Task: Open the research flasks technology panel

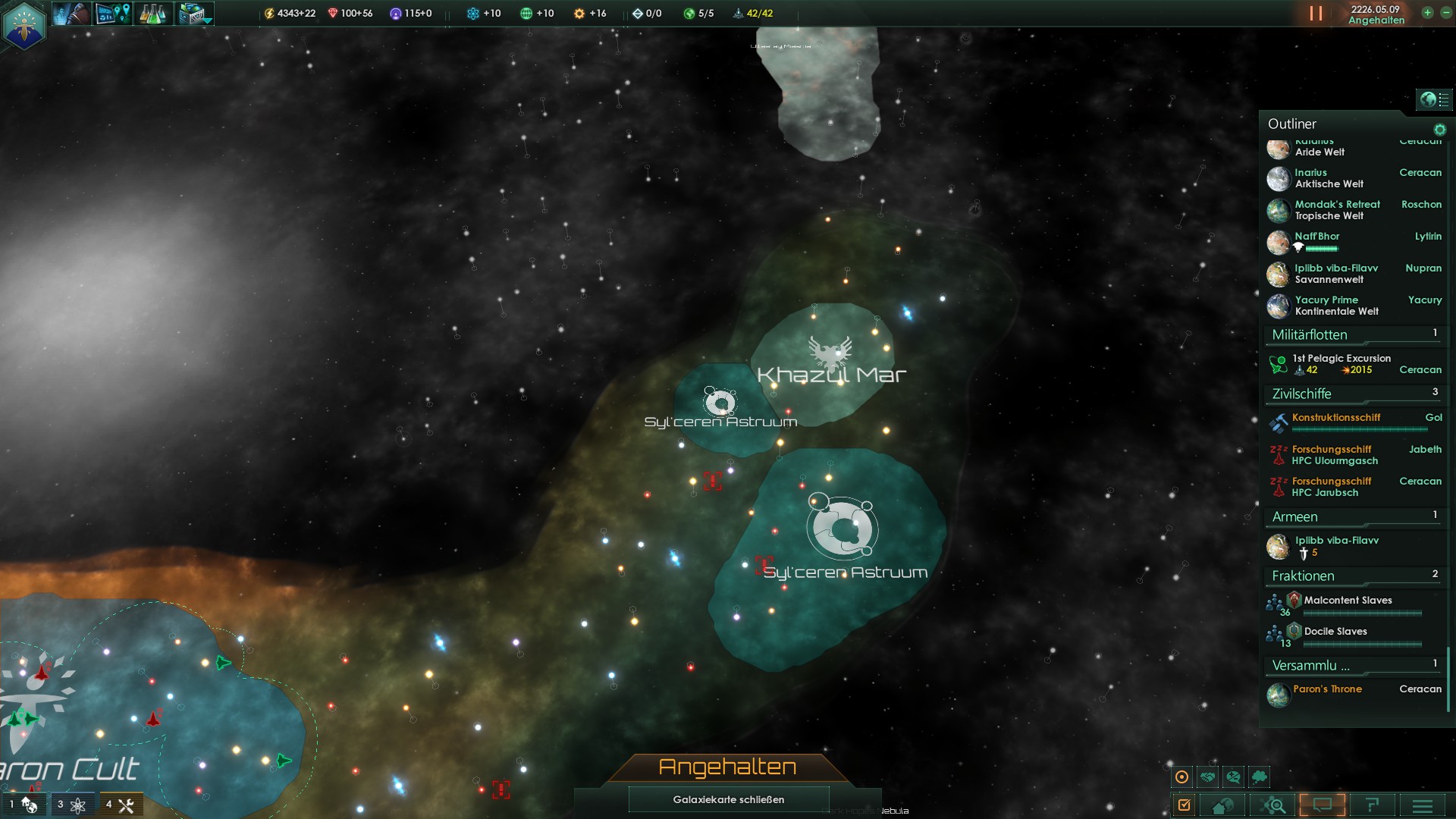Action: click(152, 14)
